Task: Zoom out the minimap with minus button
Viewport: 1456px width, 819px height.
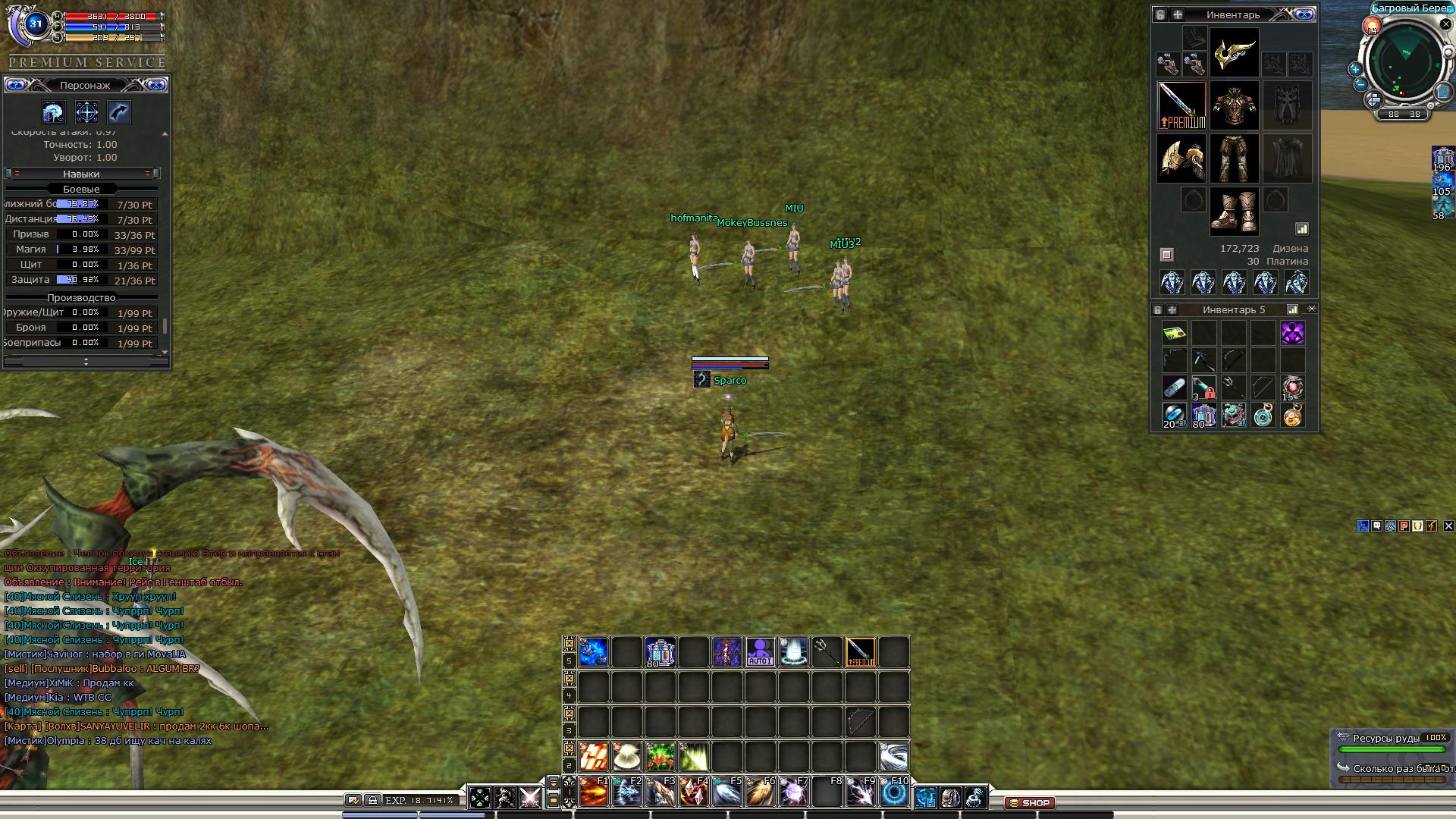Action: click(x=1360, y=85)
